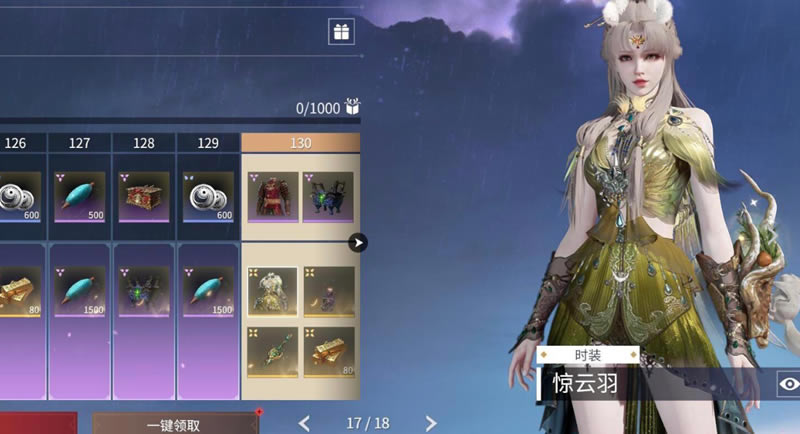Screen dimensions: 800x434
Task: Select the red armor outfit reward at level 130
Action: pyautogui.click(x=271, y=196)
